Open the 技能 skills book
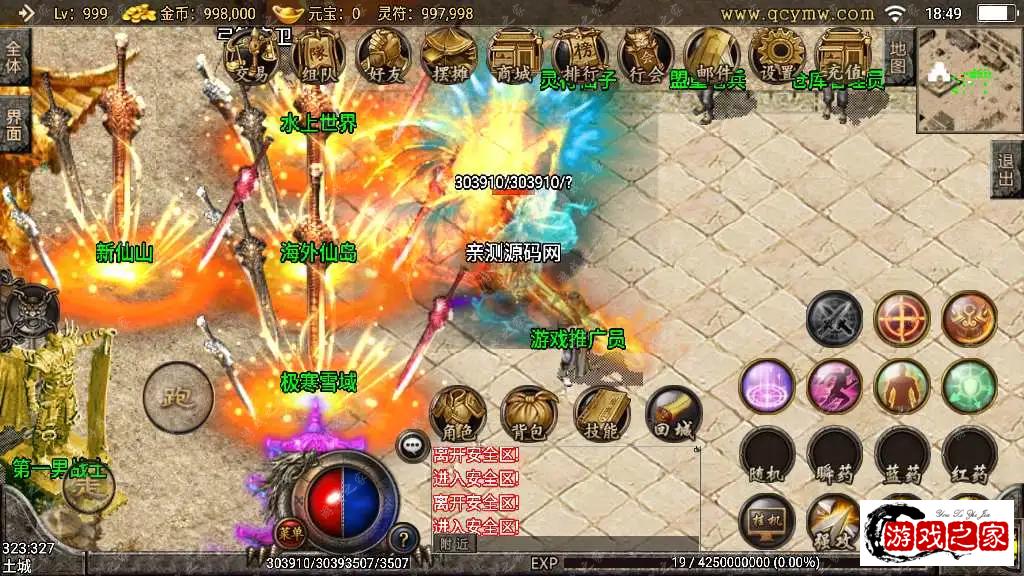Screen dimensions: 1024x576 pyautogui.click(x=602, y=414)
